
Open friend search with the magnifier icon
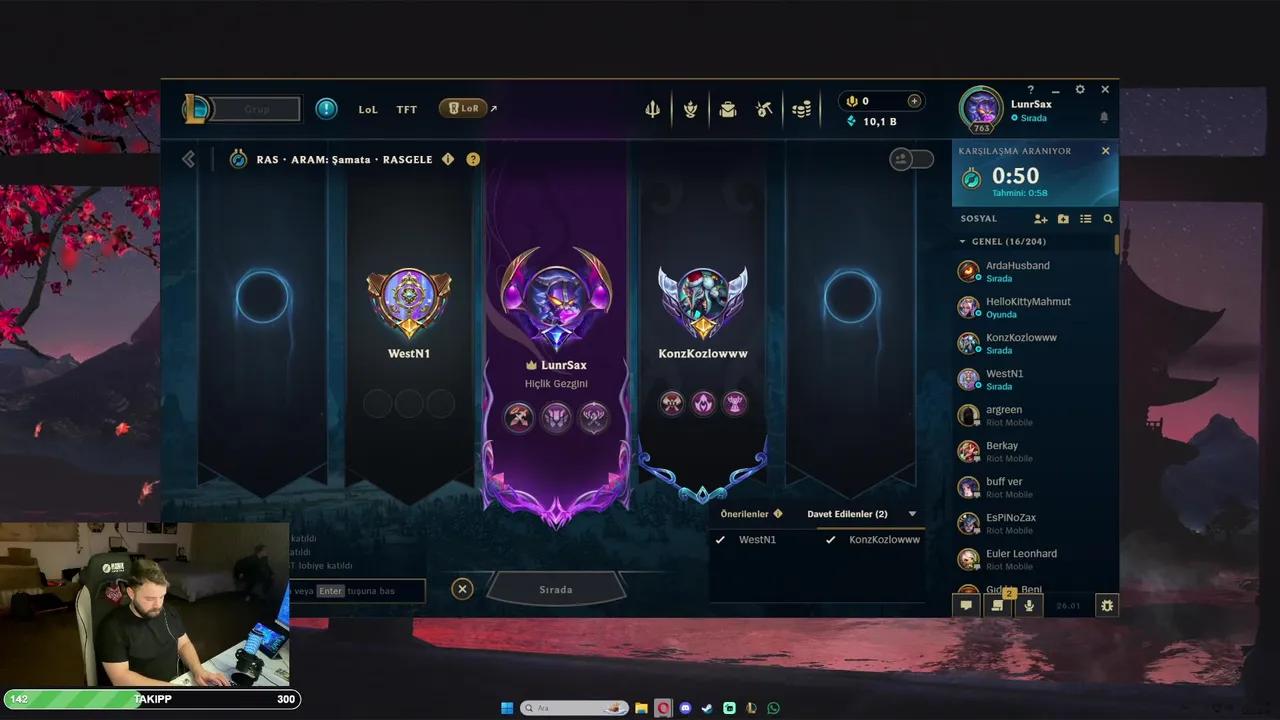(1107, 218)
